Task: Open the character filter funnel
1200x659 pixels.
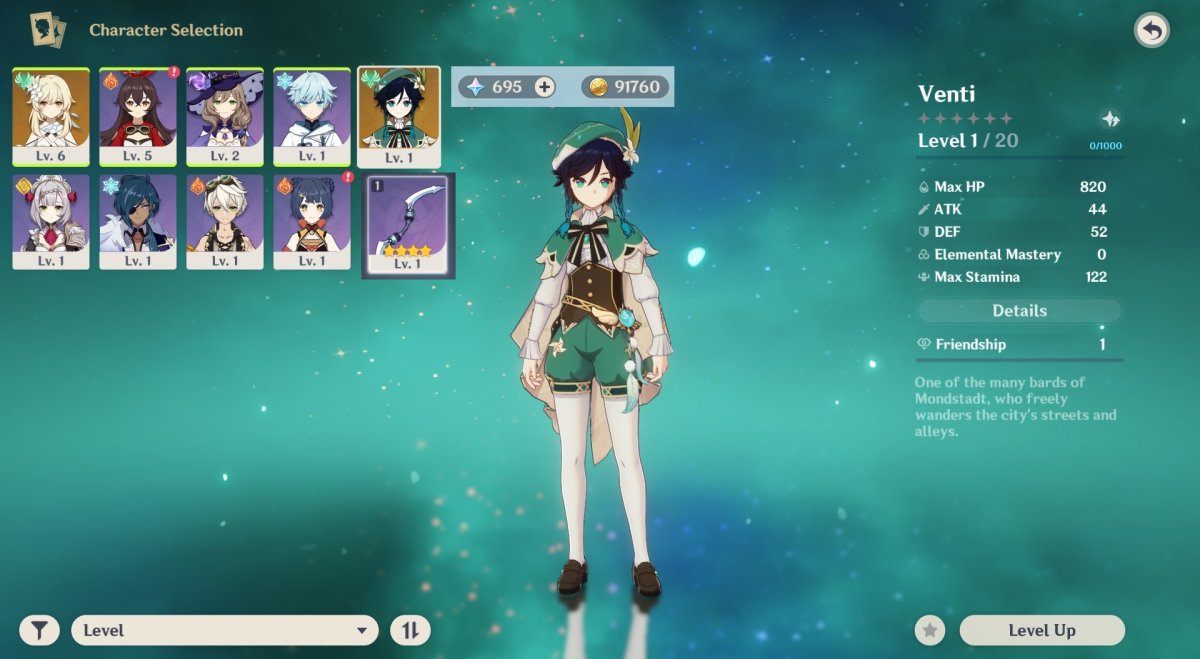Action: pos(39,630)
